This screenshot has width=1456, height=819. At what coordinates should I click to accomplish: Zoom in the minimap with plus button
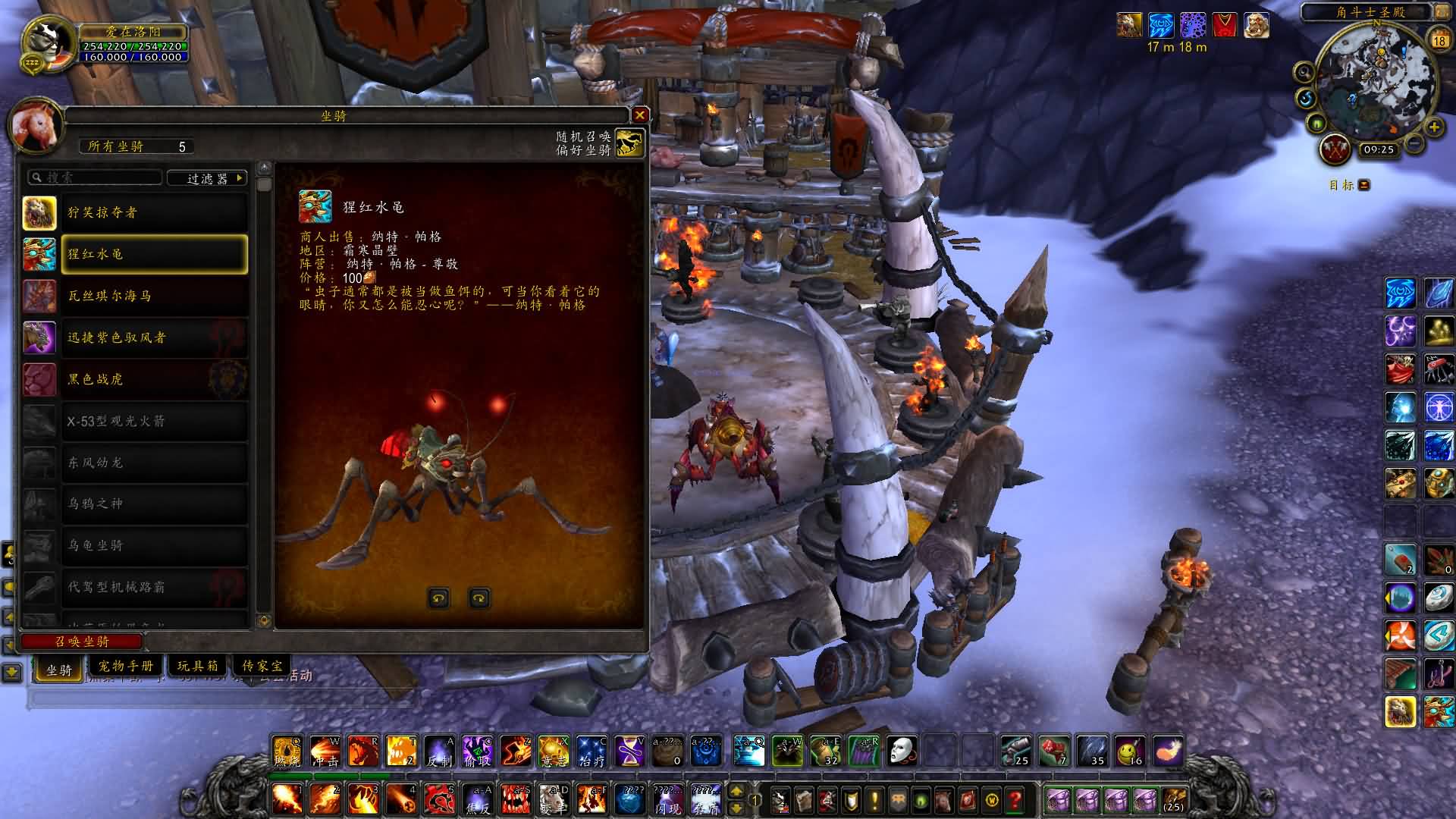[x=1433, y=127]
